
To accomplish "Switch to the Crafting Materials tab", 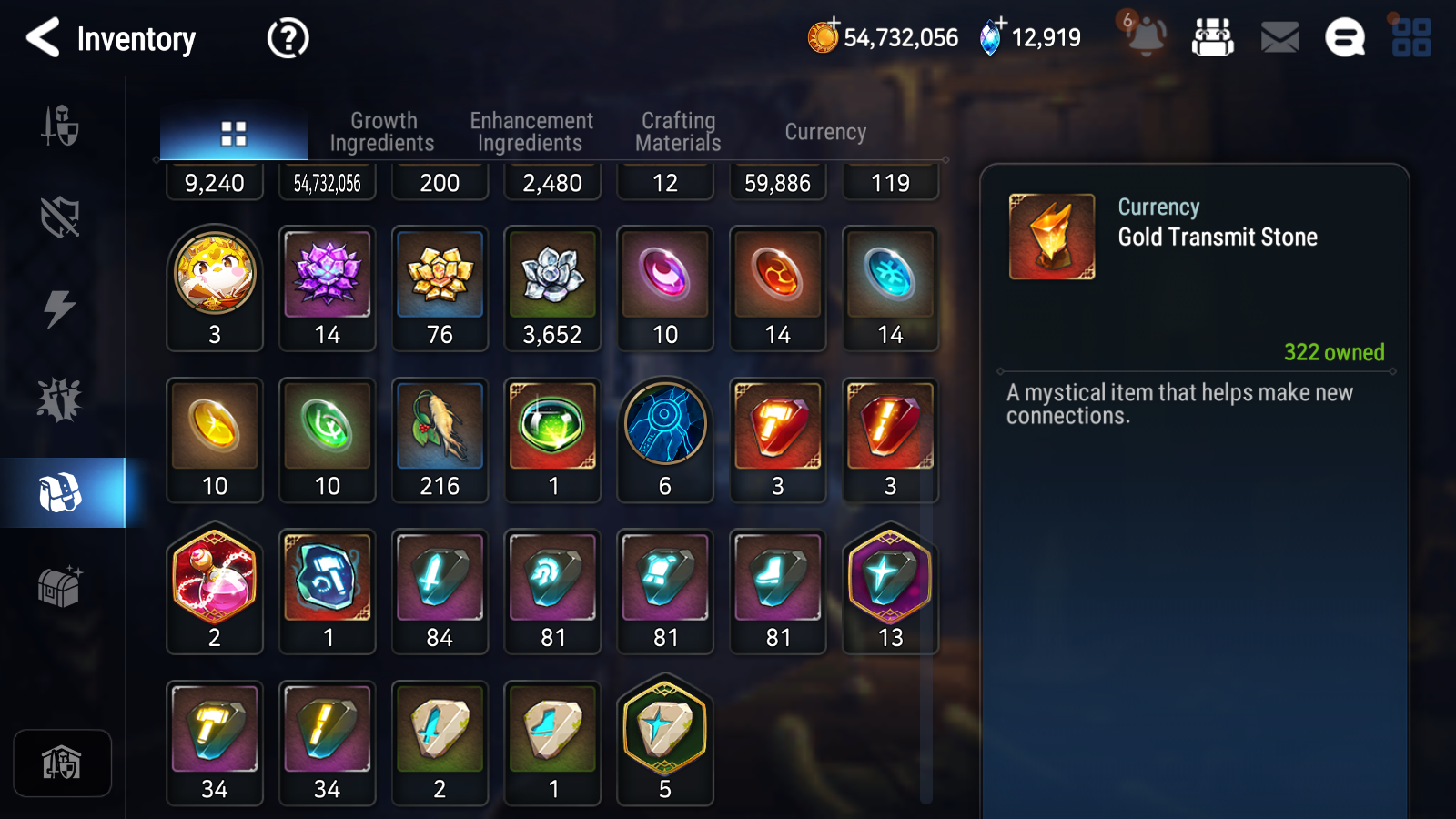I will point(679,131).
